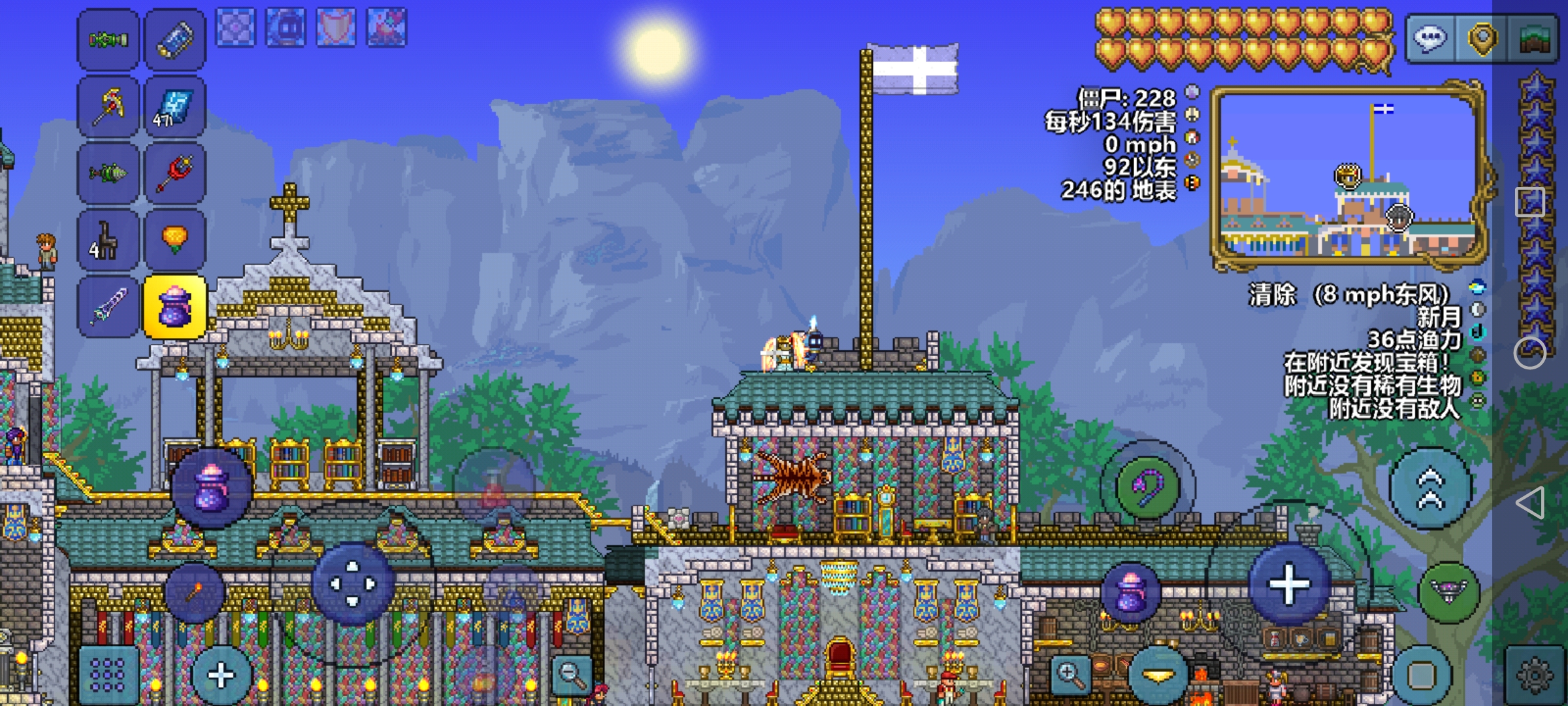Choose the orange flower hotbar slot
This screenshot has width=1568, height=706.
[174, 240]
